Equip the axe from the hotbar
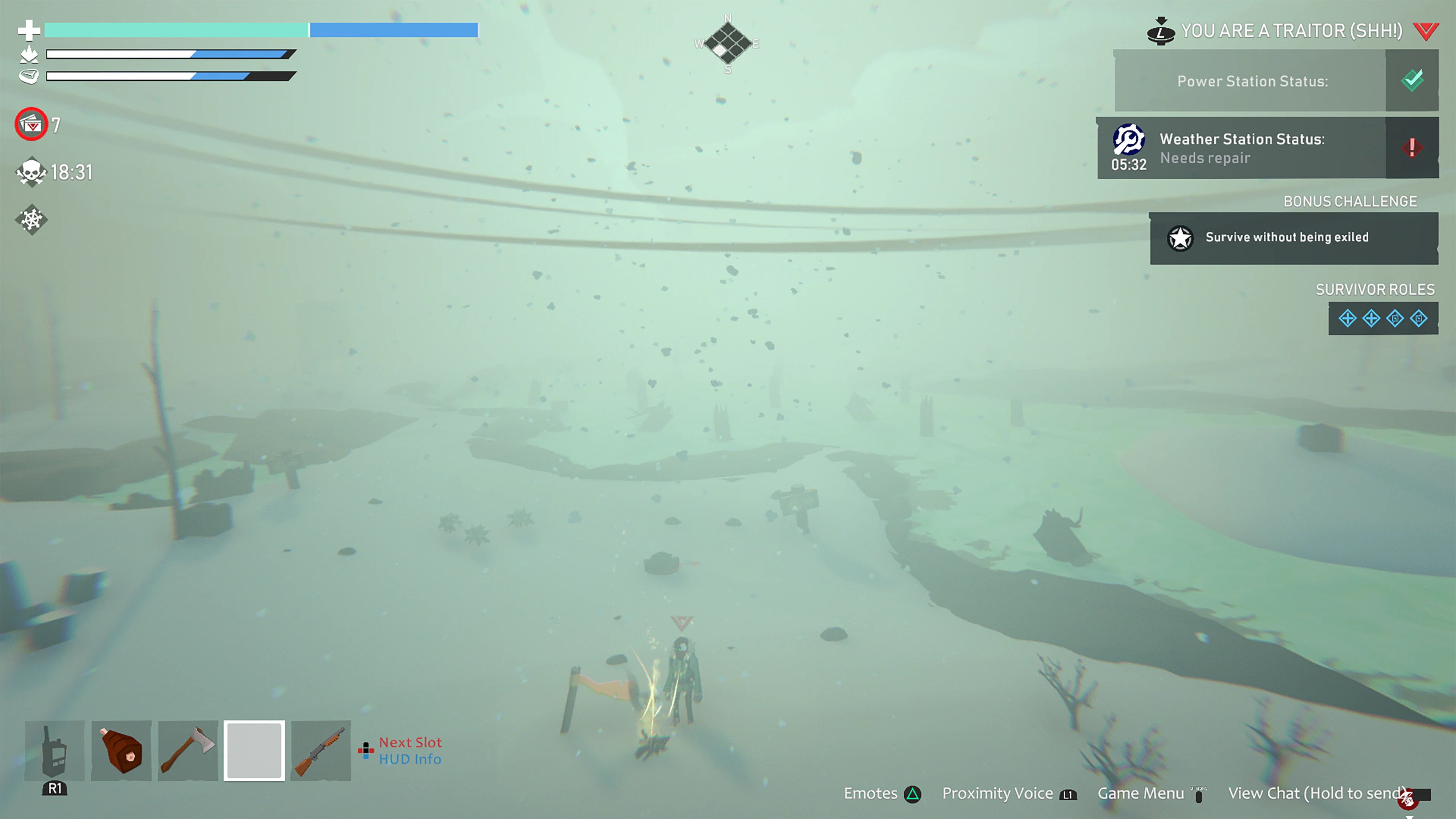 (187, 751)
